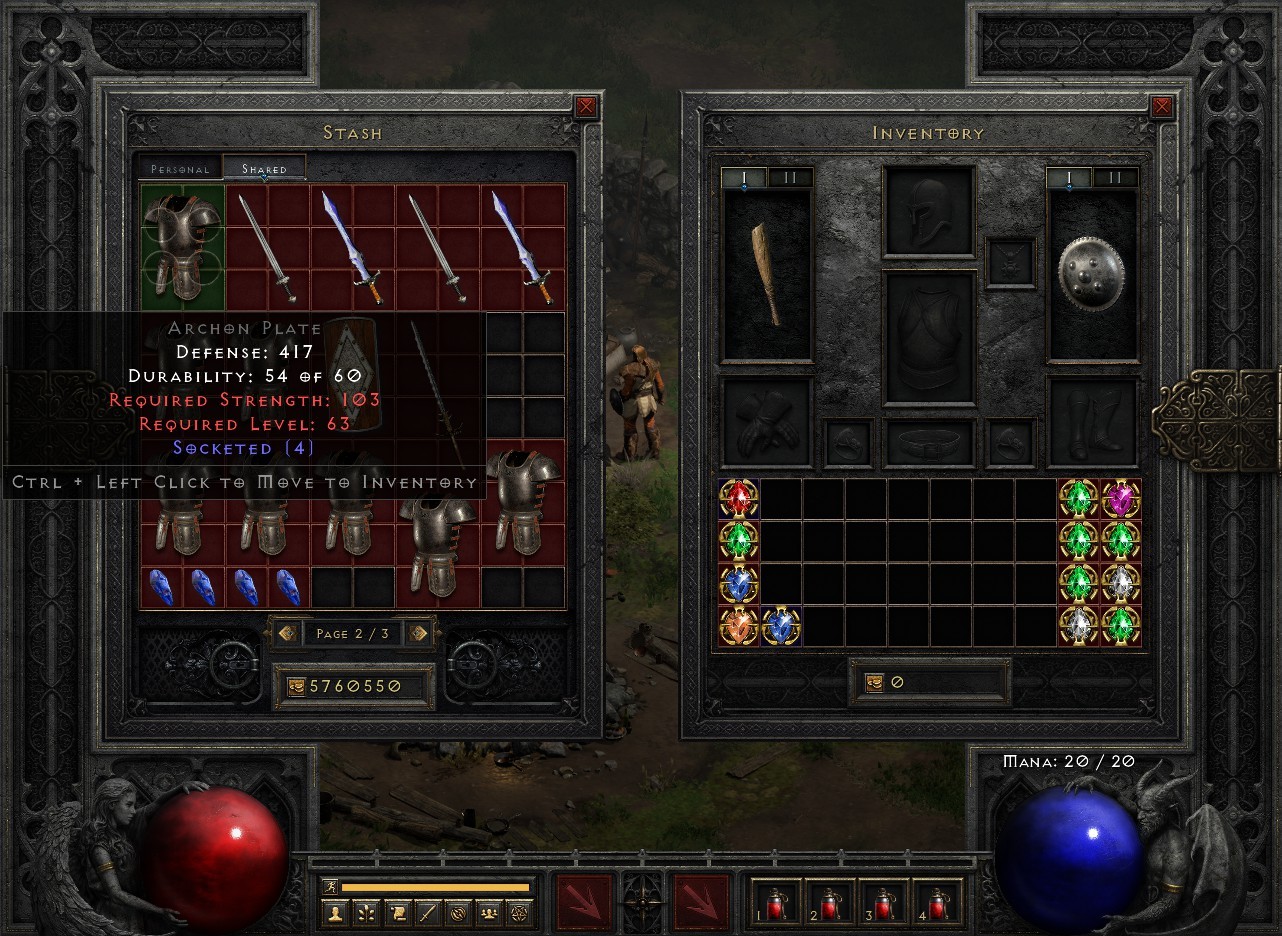Open the Game Menu pentagram icon
The width and height of the screenshot is (1282, 936).
[519, 913]
